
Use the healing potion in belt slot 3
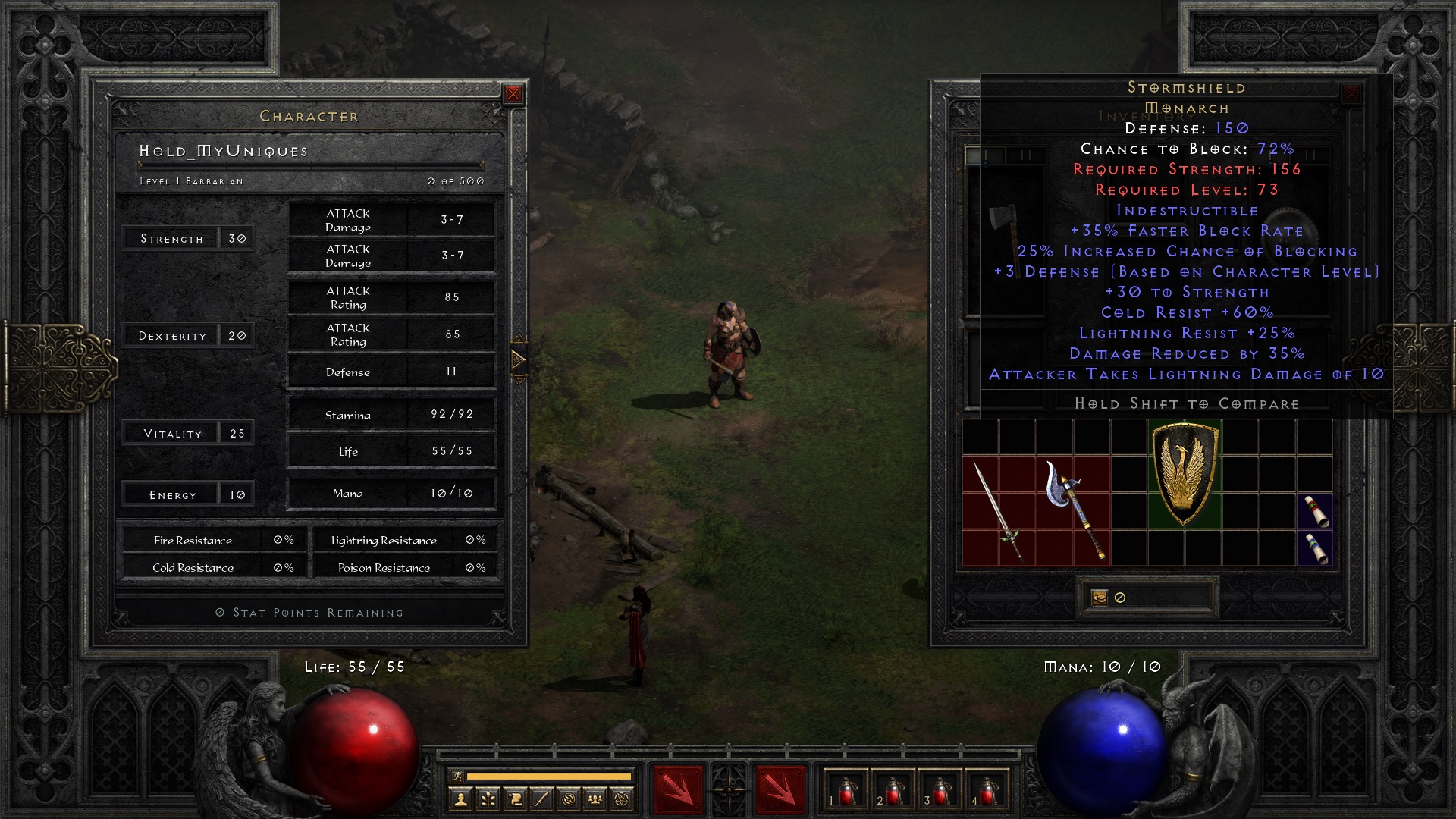click(940, 791)
